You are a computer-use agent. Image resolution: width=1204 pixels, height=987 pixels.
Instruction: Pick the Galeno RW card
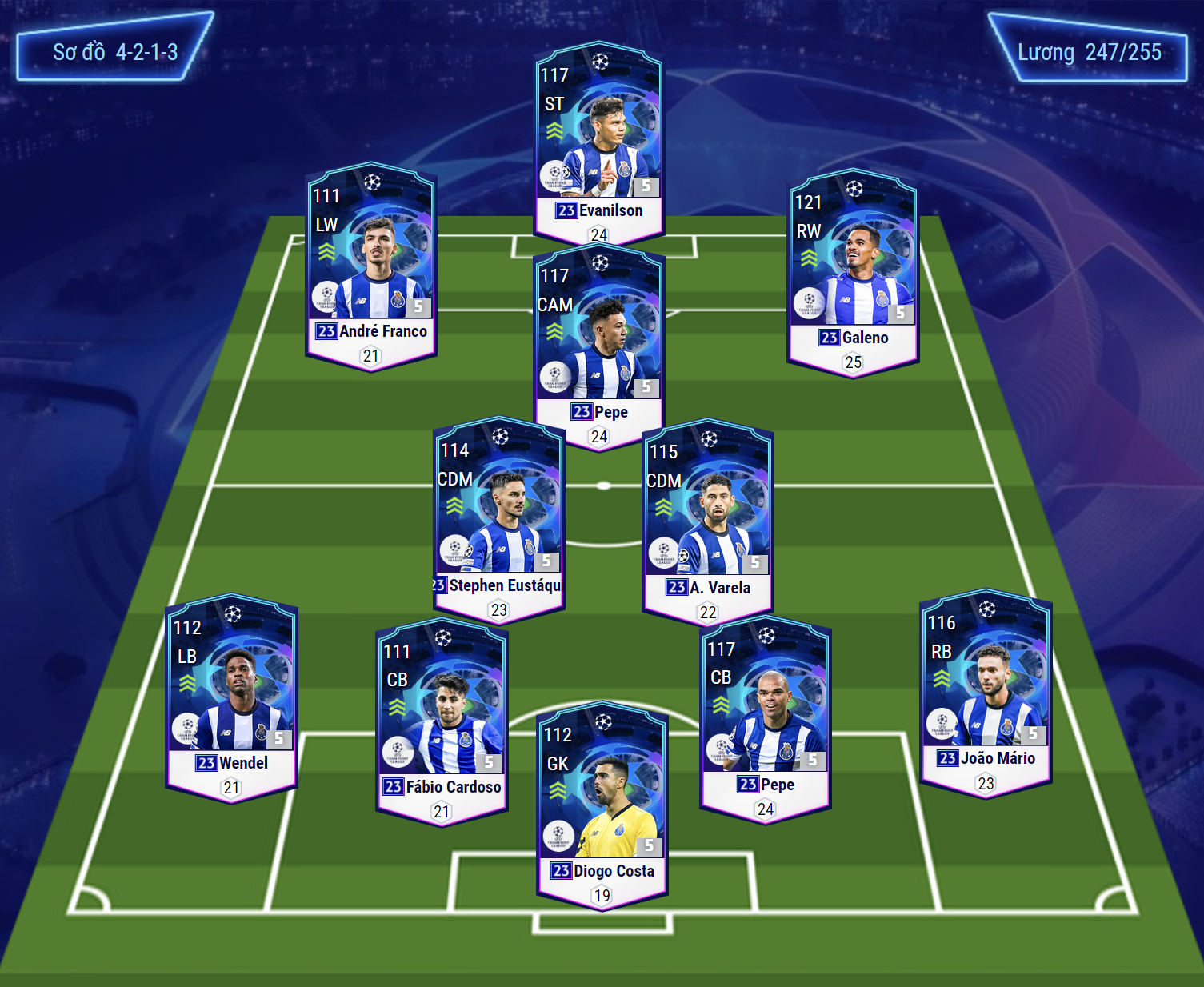coord(853,270)
